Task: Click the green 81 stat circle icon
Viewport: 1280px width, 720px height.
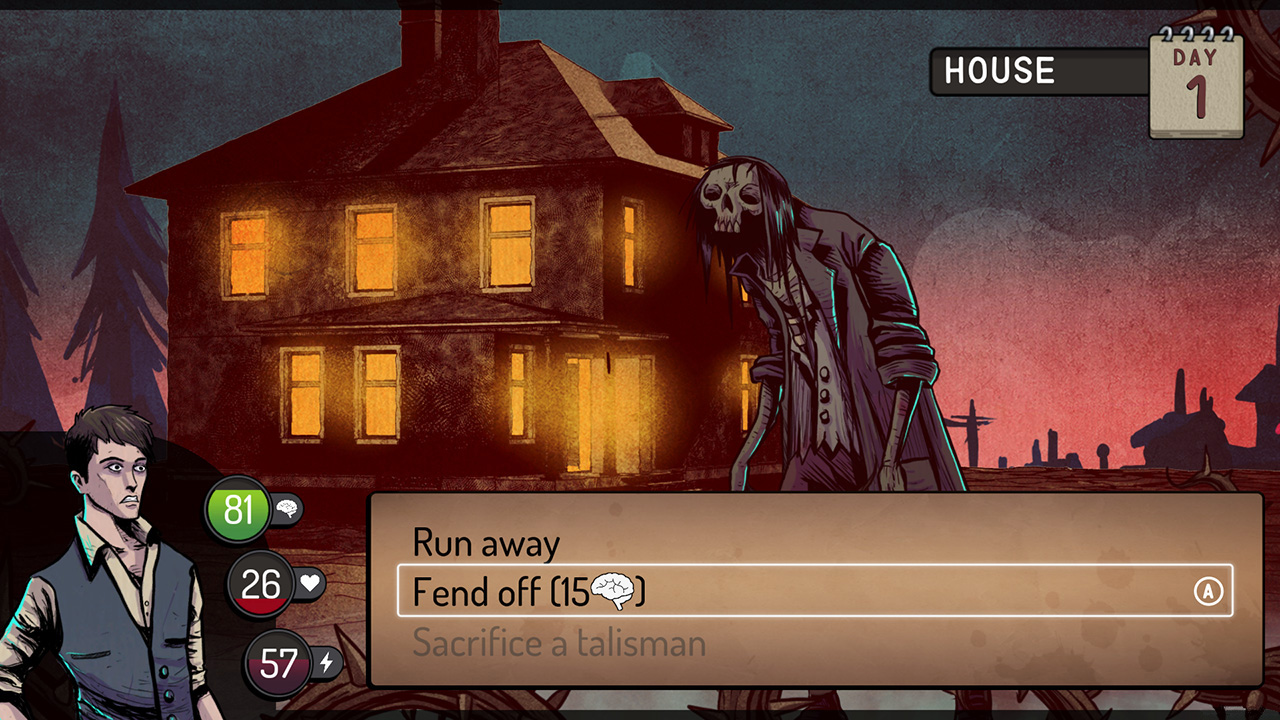Action: click(238, 508)
